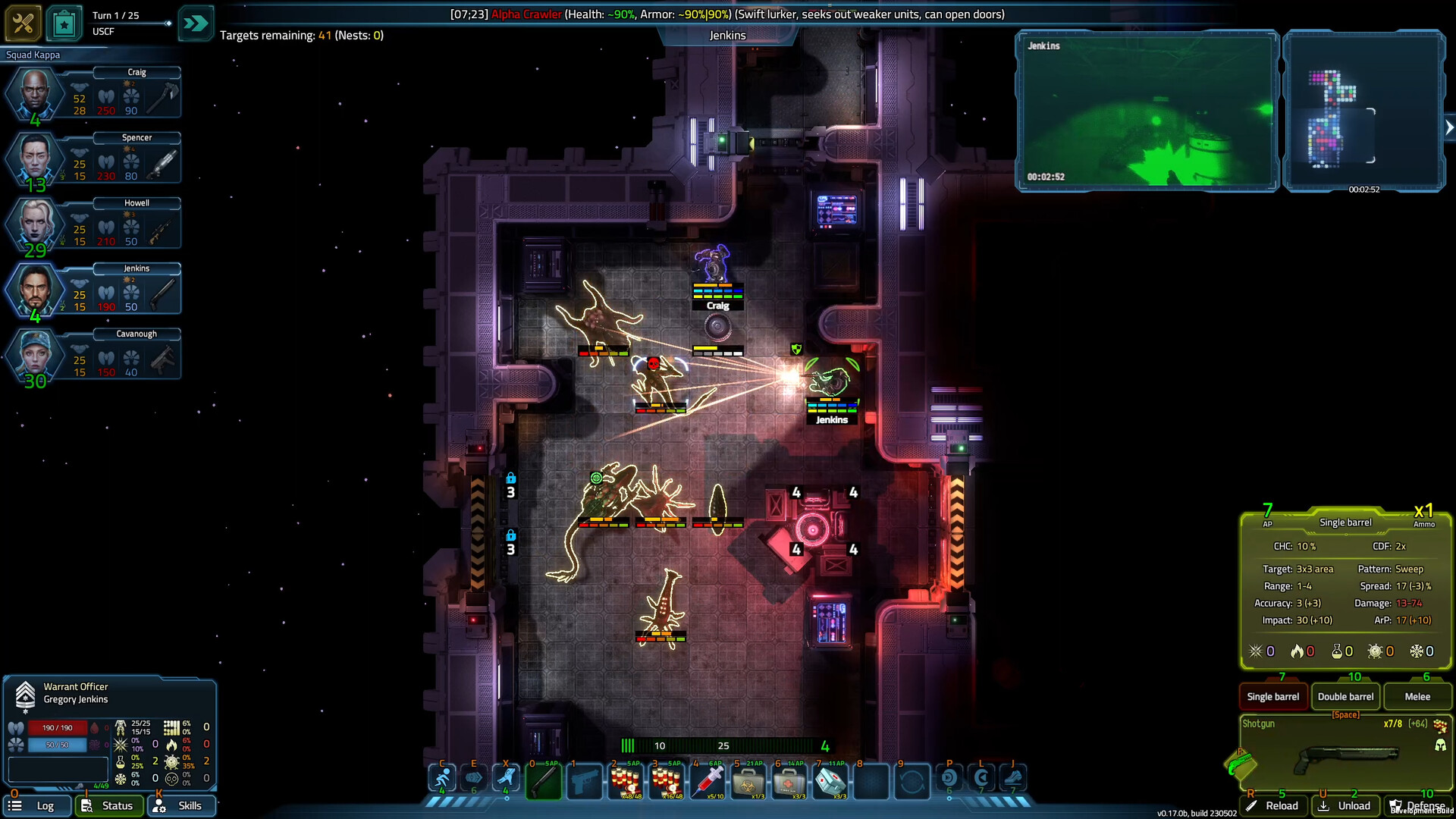Switch to Double barrel fire mode
The height and width of the screenshot is (819, 1456).
[1345, 696]
